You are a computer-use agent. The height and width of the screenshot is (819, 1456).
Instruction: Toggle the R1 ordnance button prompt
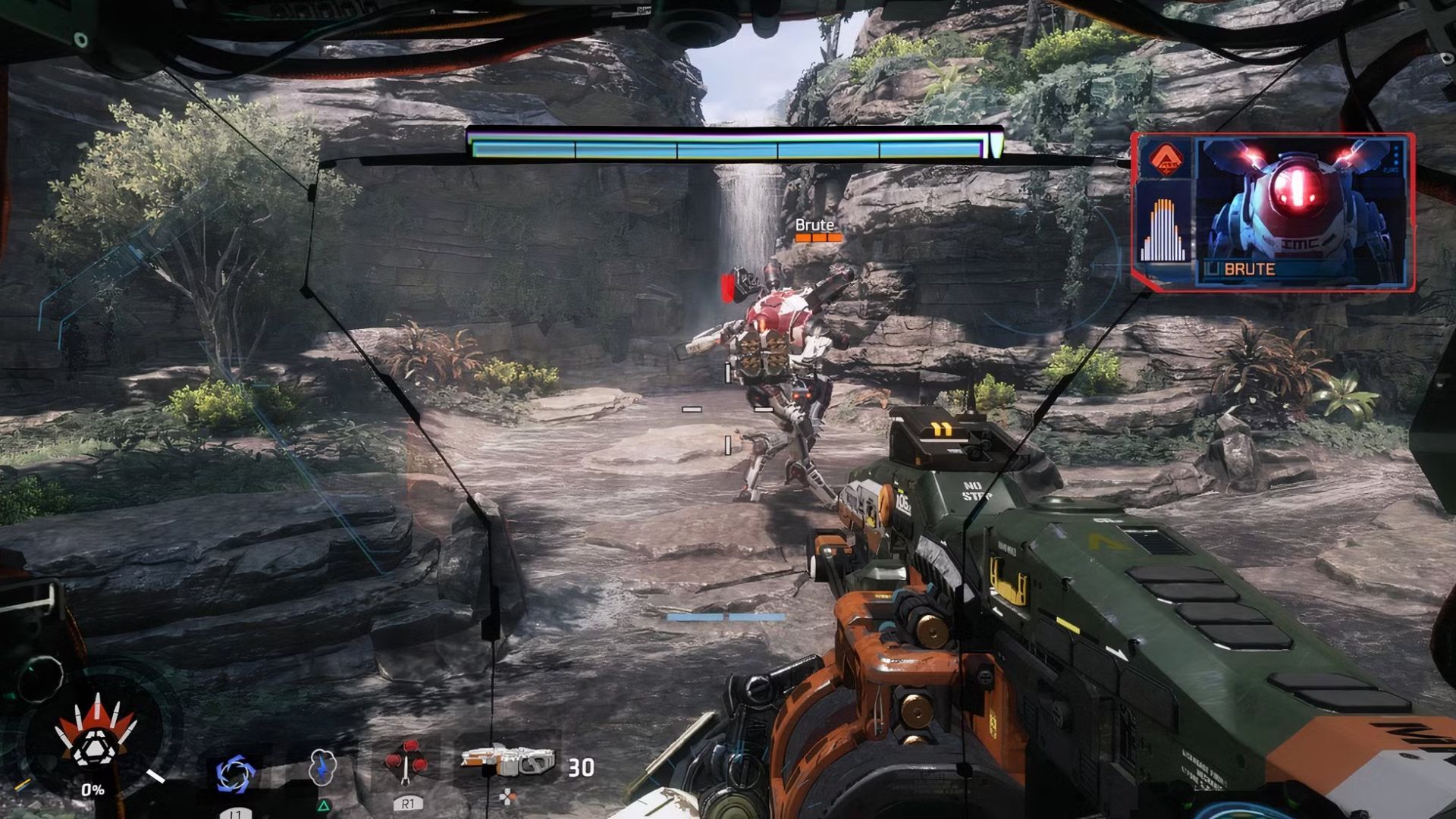[x=409, y=802]
